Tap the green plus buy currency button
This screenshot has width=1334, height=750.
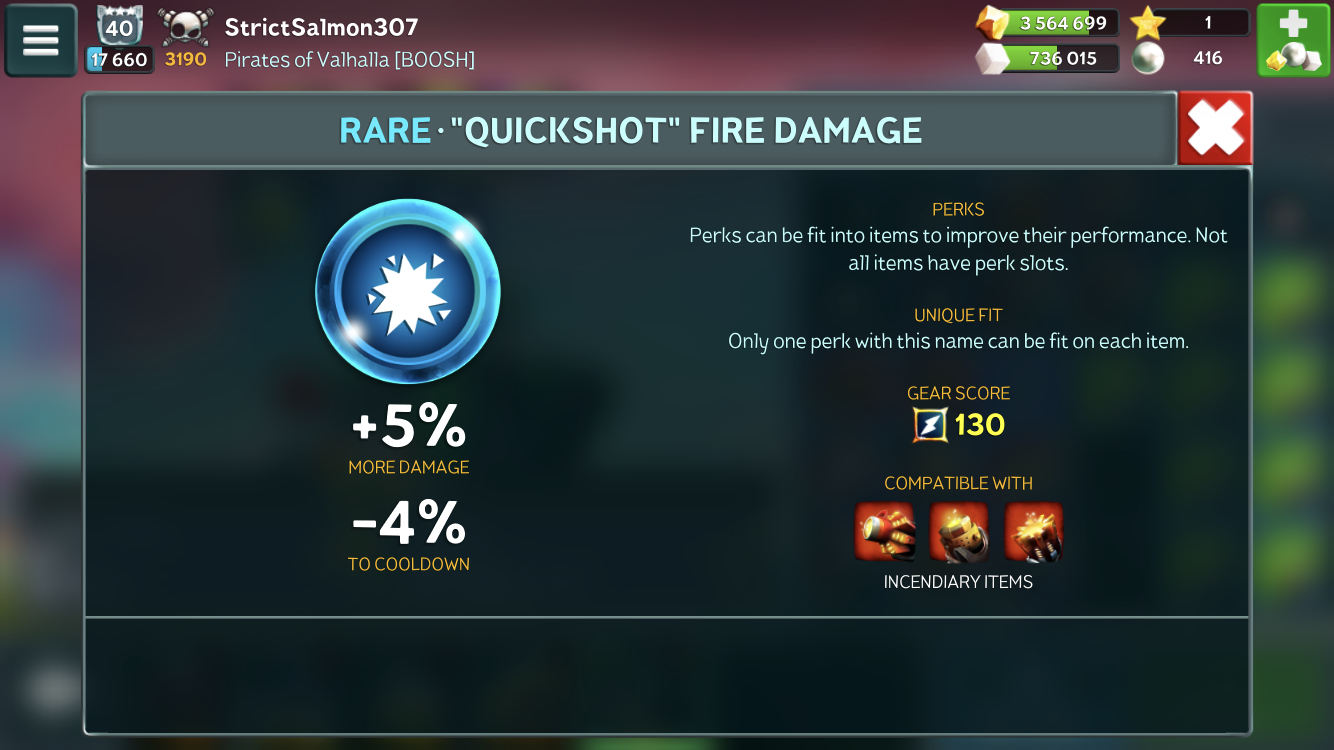coord(1293,41)
